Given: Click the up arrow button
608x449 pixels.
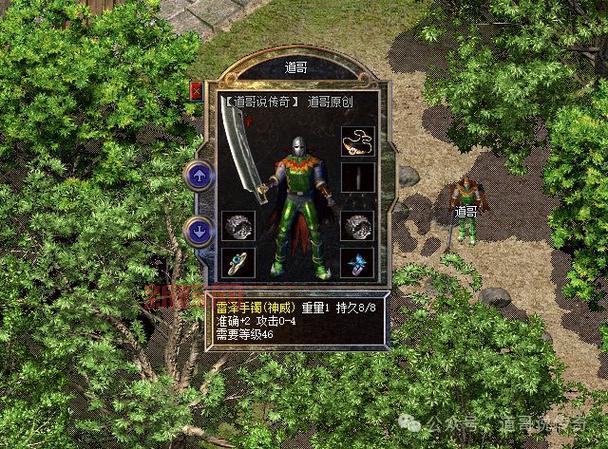Looking at the screenshot, I should (199, 175).
